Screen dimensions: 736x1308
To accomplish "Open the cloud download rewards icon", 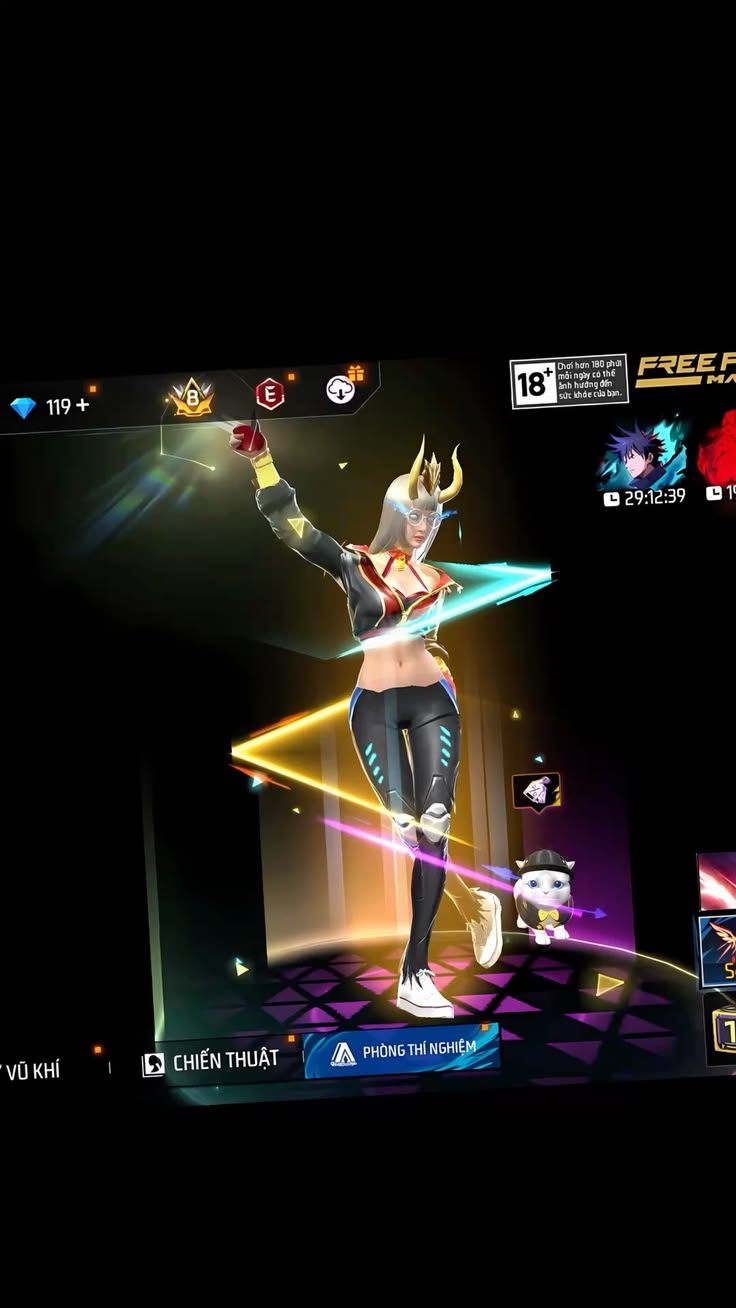I will point(341,389).
